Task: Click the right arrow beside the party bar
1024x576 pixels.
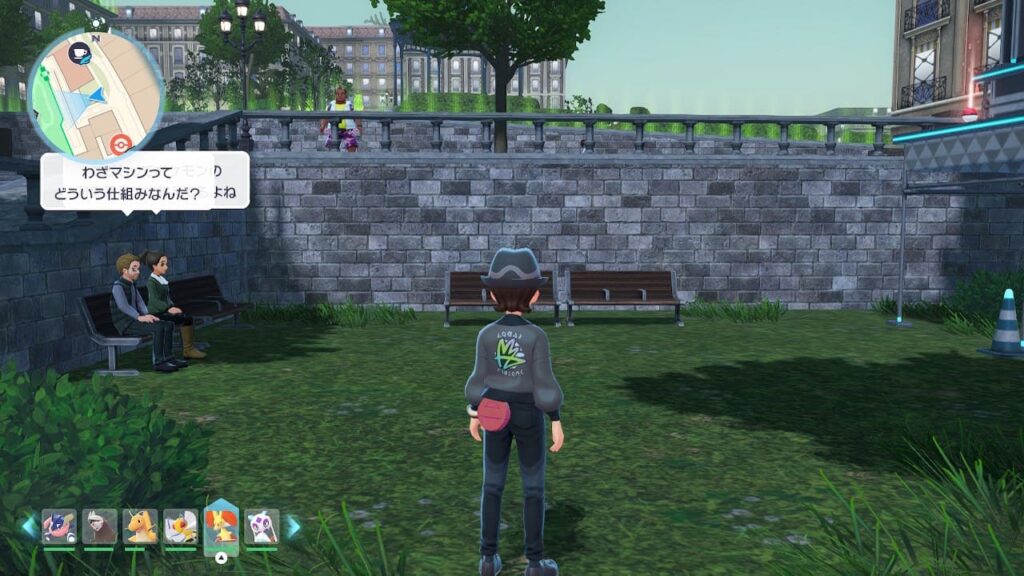Action: click(293, 527)
